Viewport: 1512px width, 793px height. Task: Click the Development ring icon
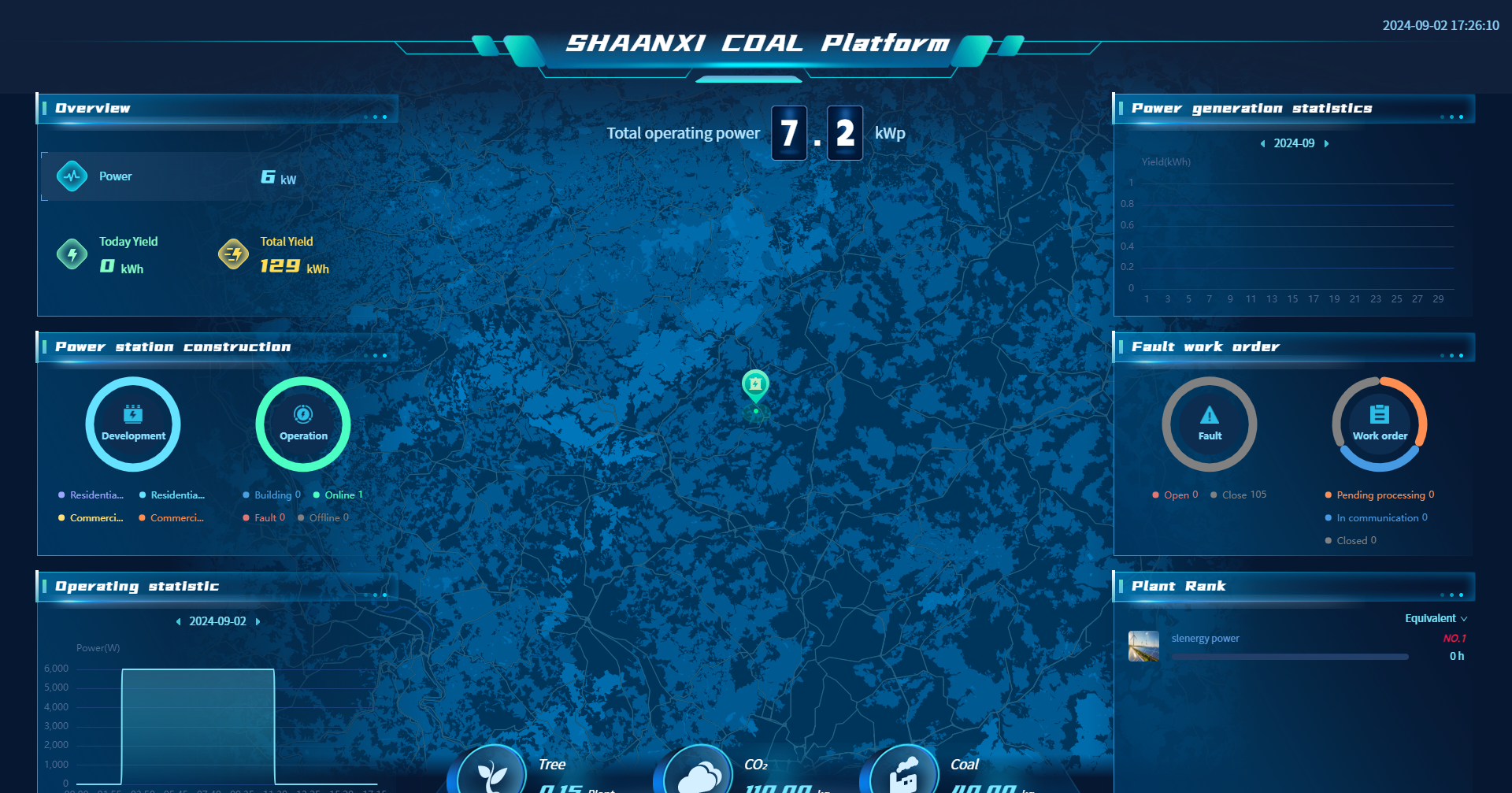(133, 424)
